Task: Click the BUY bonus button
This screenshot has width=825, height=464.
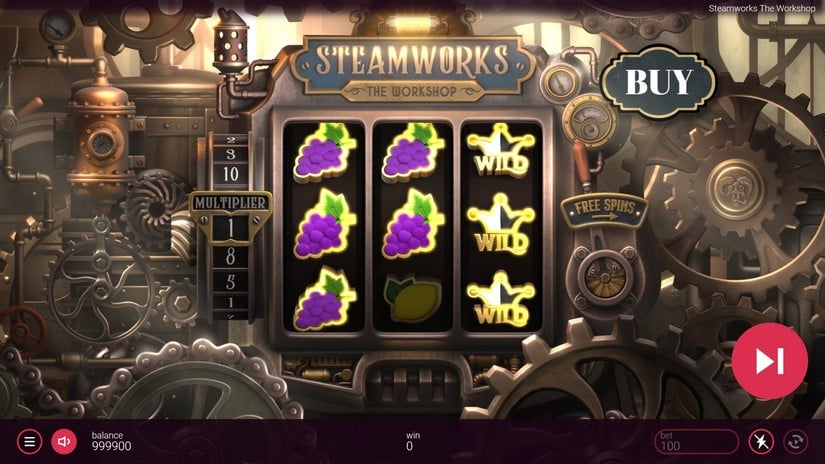Action: click(659, 81)
